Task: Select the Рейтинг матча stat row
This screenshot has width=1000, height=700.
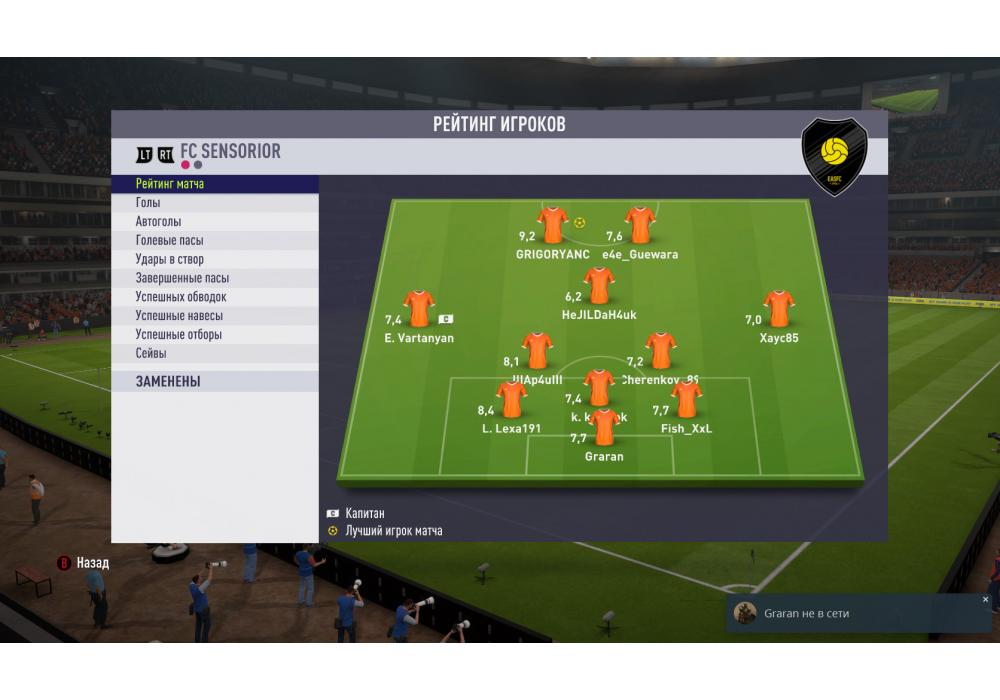Action: tap(215, 184)
